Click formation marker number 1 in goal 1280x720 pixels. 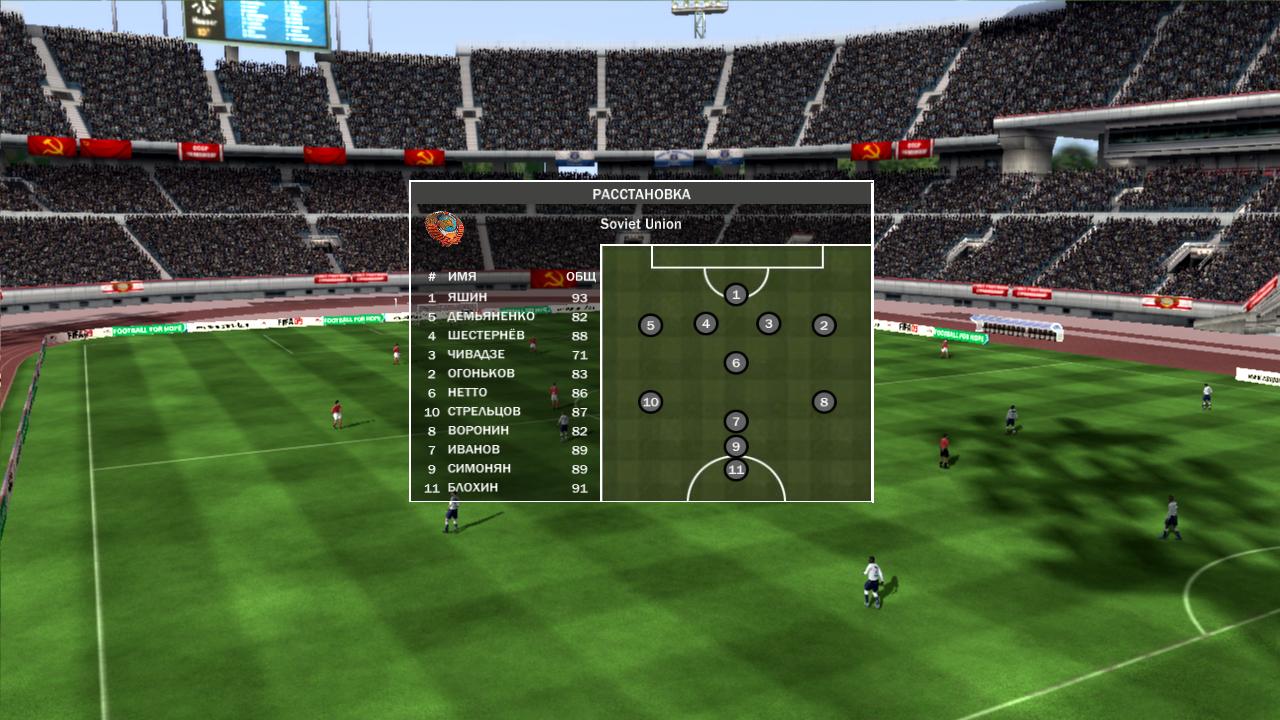pyautogui.click(x=736, y=294)
